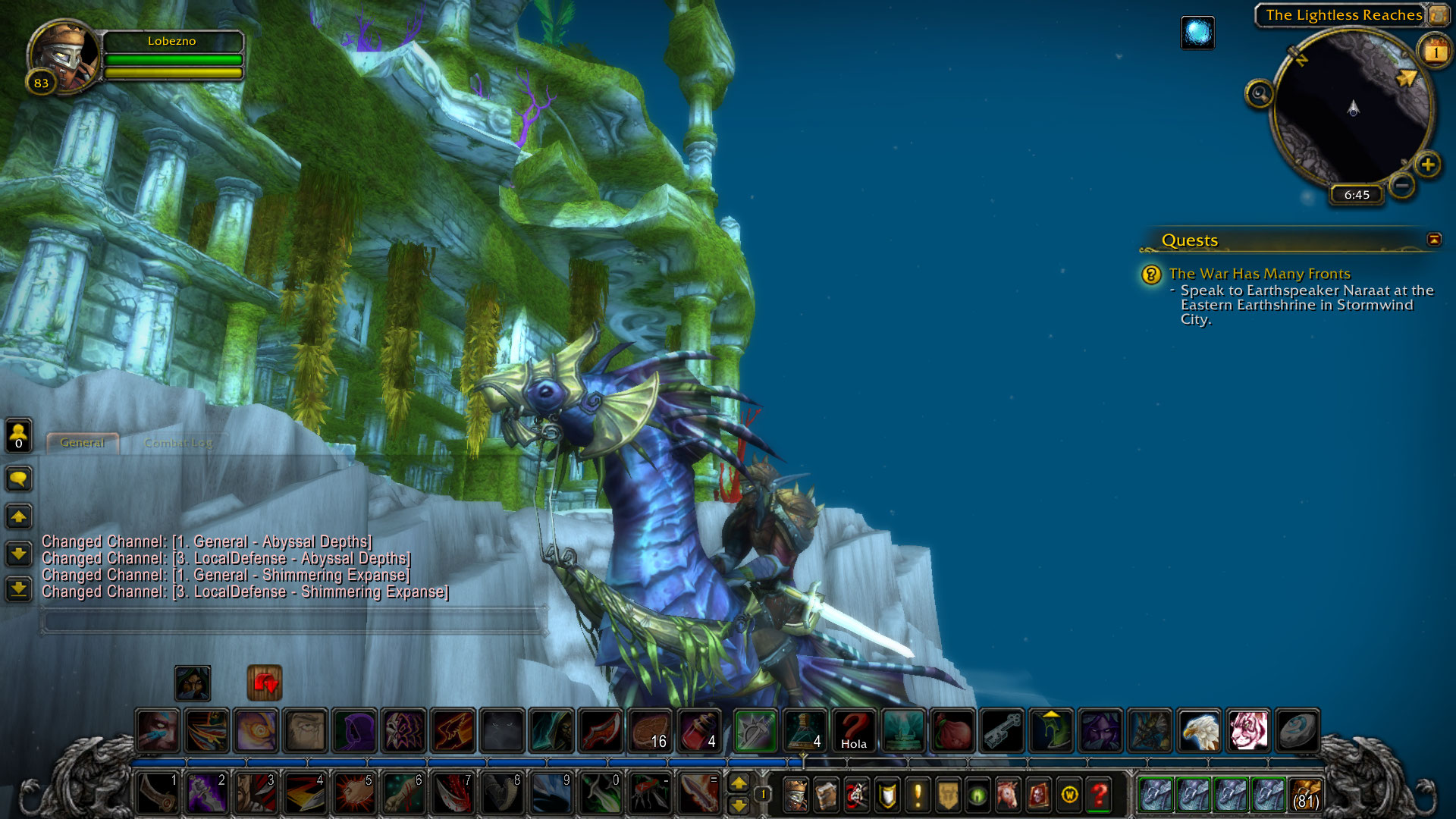Select The War Has Many Fronts quest
The width and height of the screenshot is (1456, 819).
coord(1259,274)
